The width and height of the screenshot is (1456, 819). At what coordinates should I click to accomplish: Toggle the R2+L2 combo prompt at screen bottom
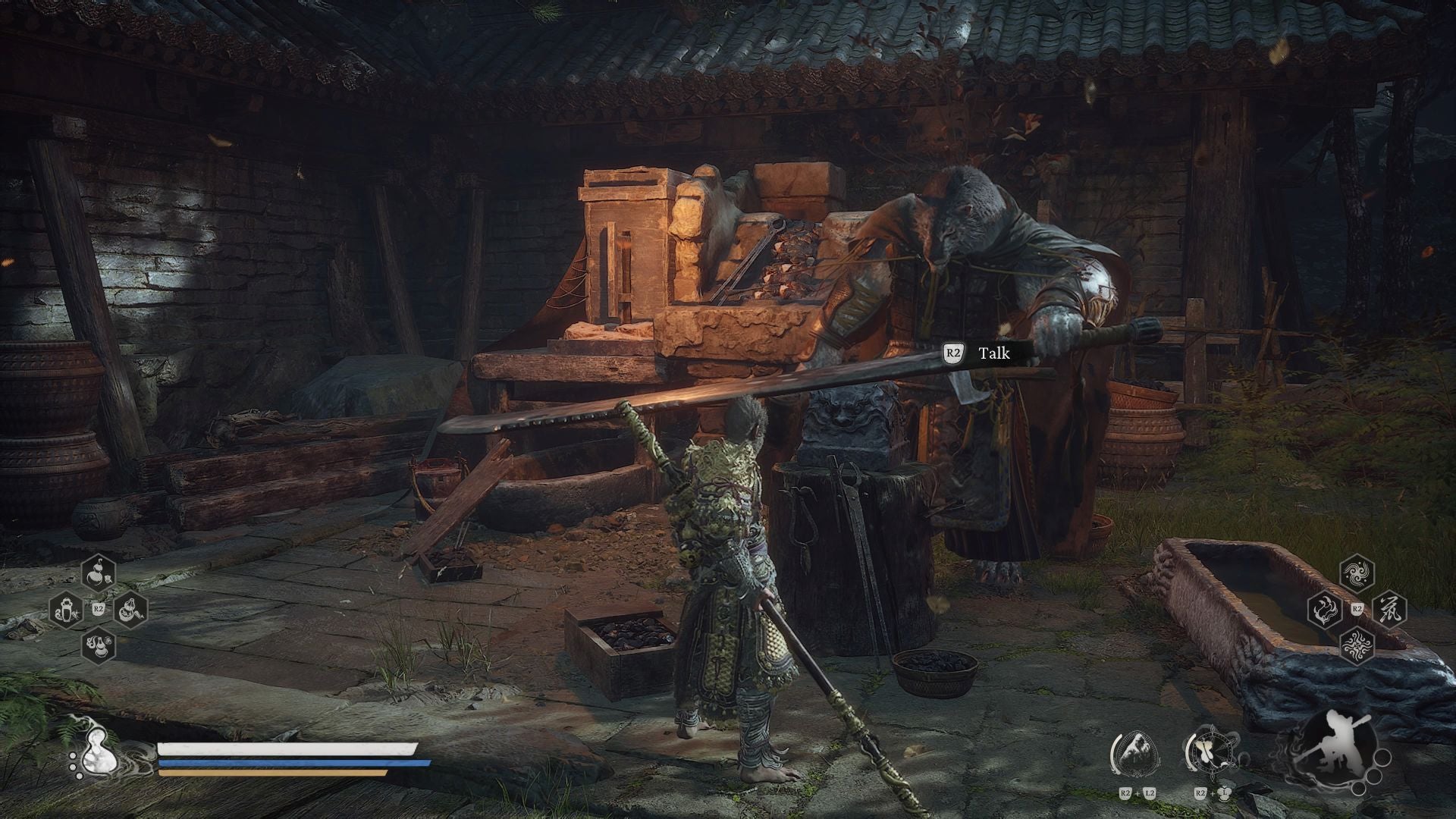coord(1137,793)
